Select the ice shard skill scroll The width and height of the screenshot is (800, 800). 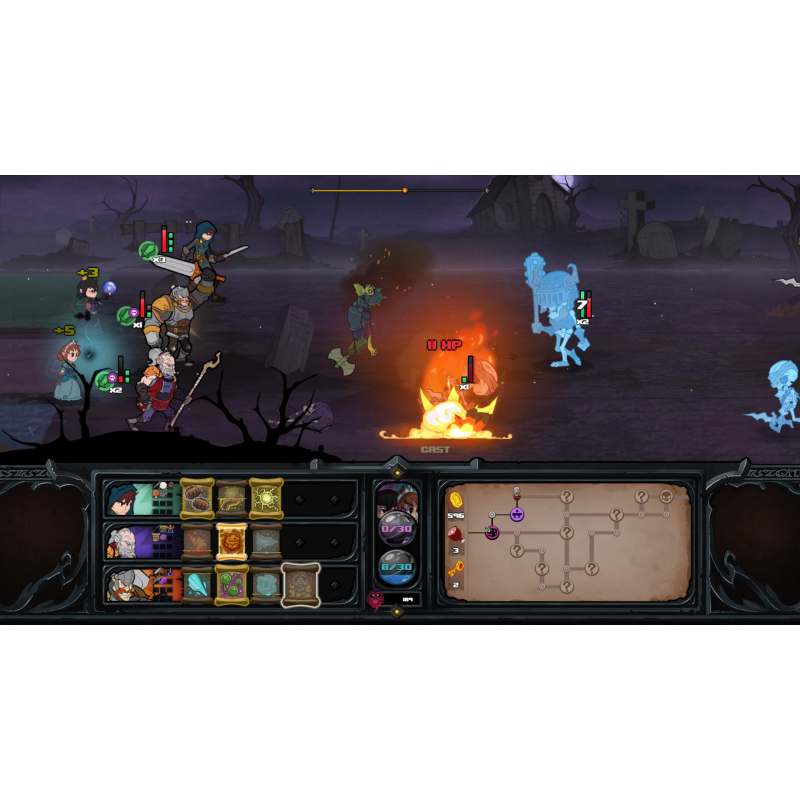197,584
